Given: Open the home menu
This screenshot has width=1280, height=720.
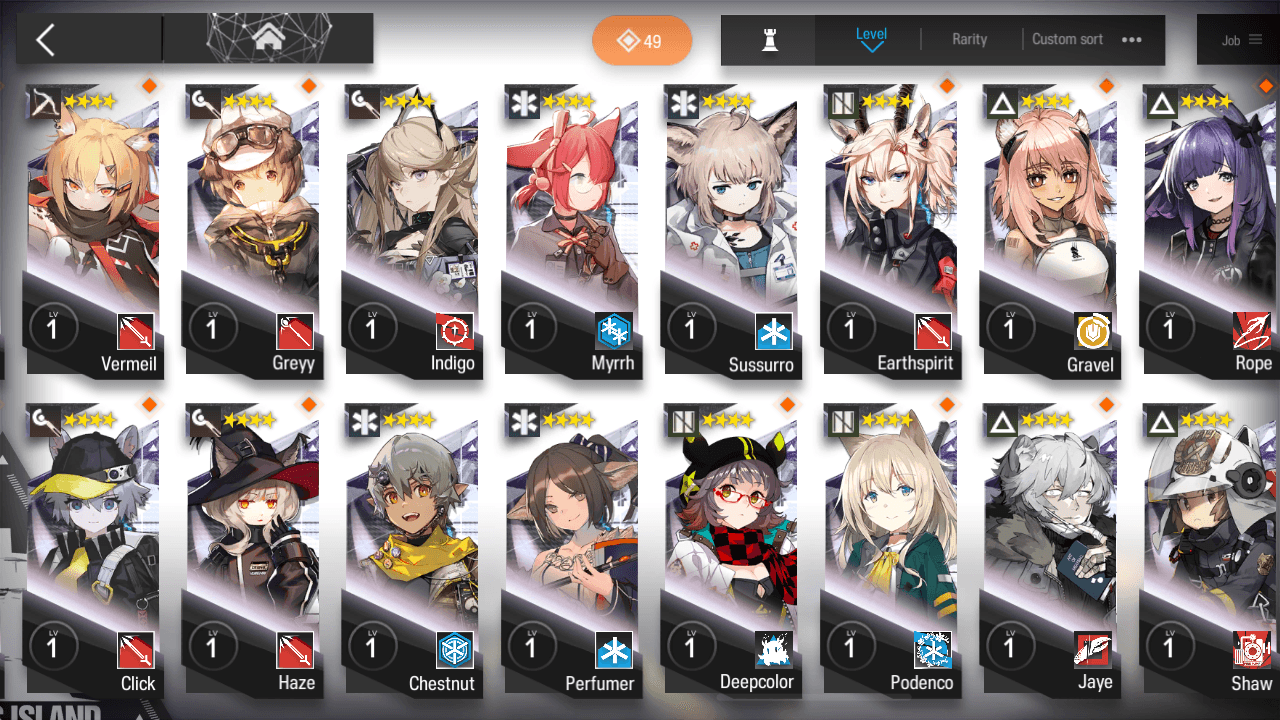Looking at the screenshot, I should pos(267,39).
